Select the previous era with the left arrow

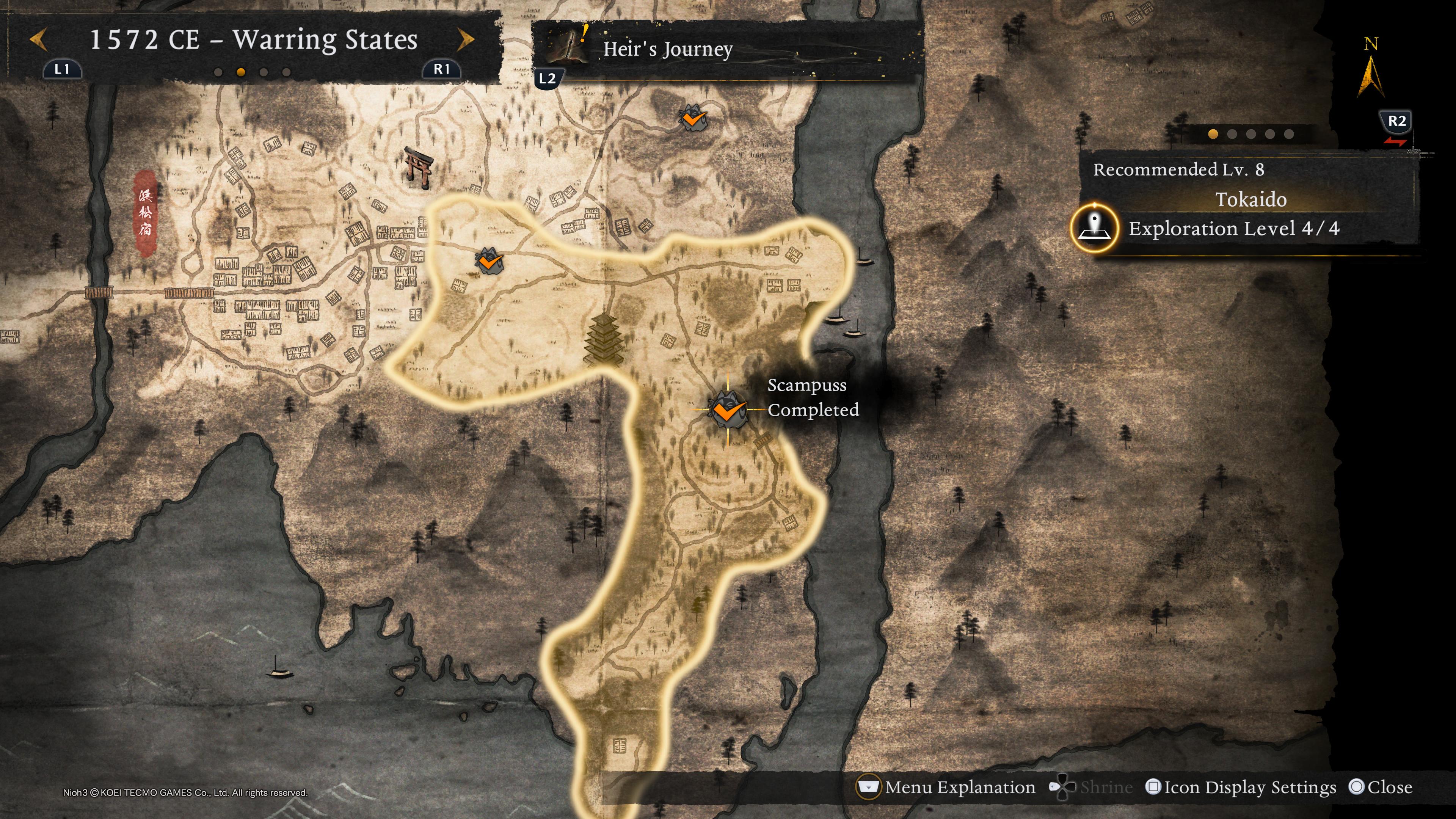point(38,39)
